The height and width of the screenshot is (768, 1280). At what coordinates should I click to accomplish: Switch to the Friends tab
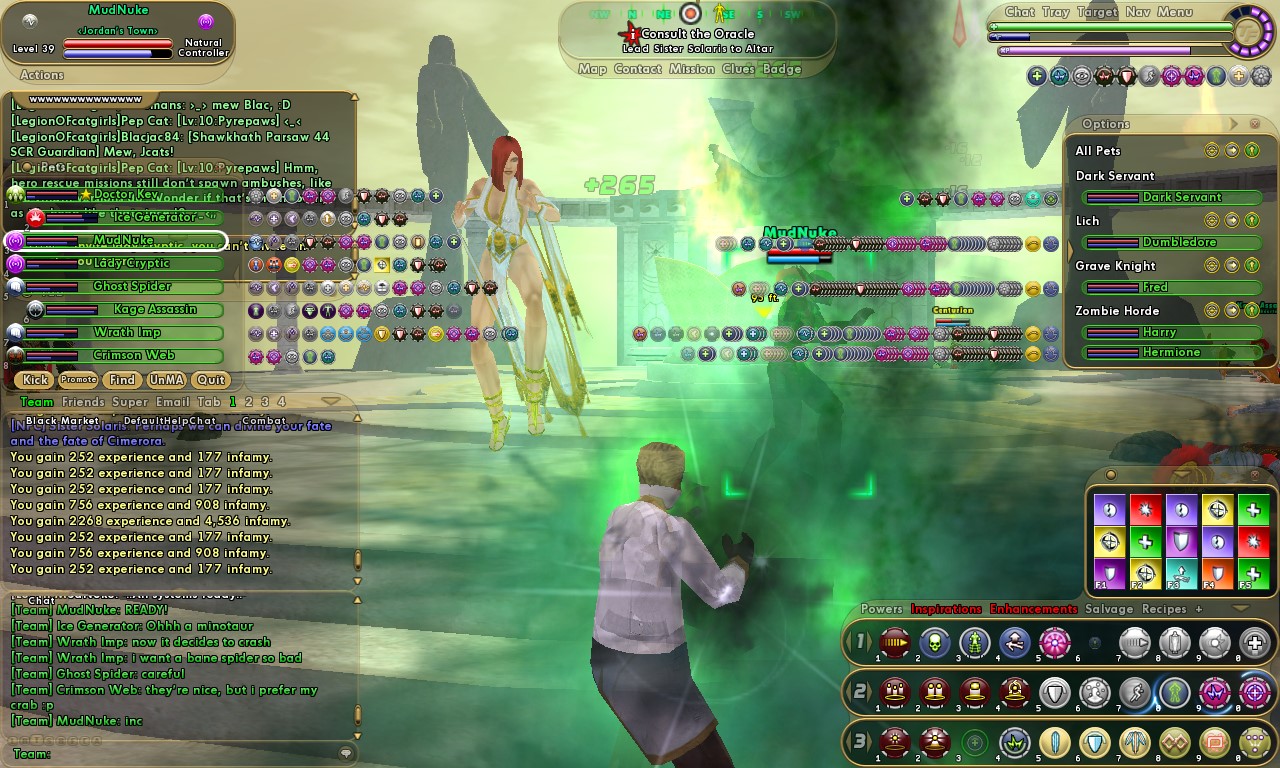pyautogui.click(x=83, y=402)
